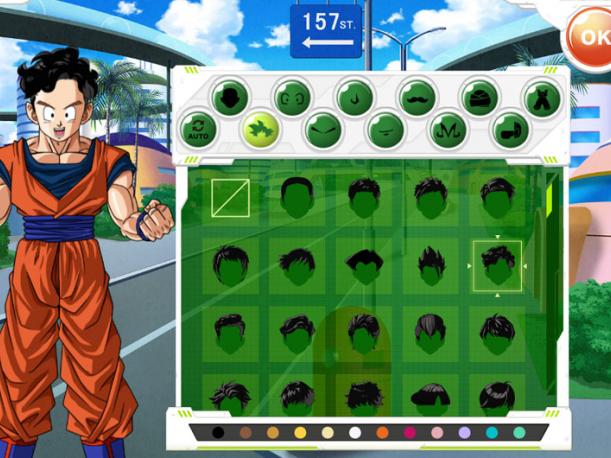Apply the magenta hair color swatch
611x458 pixels.
(x=410, y=433)
